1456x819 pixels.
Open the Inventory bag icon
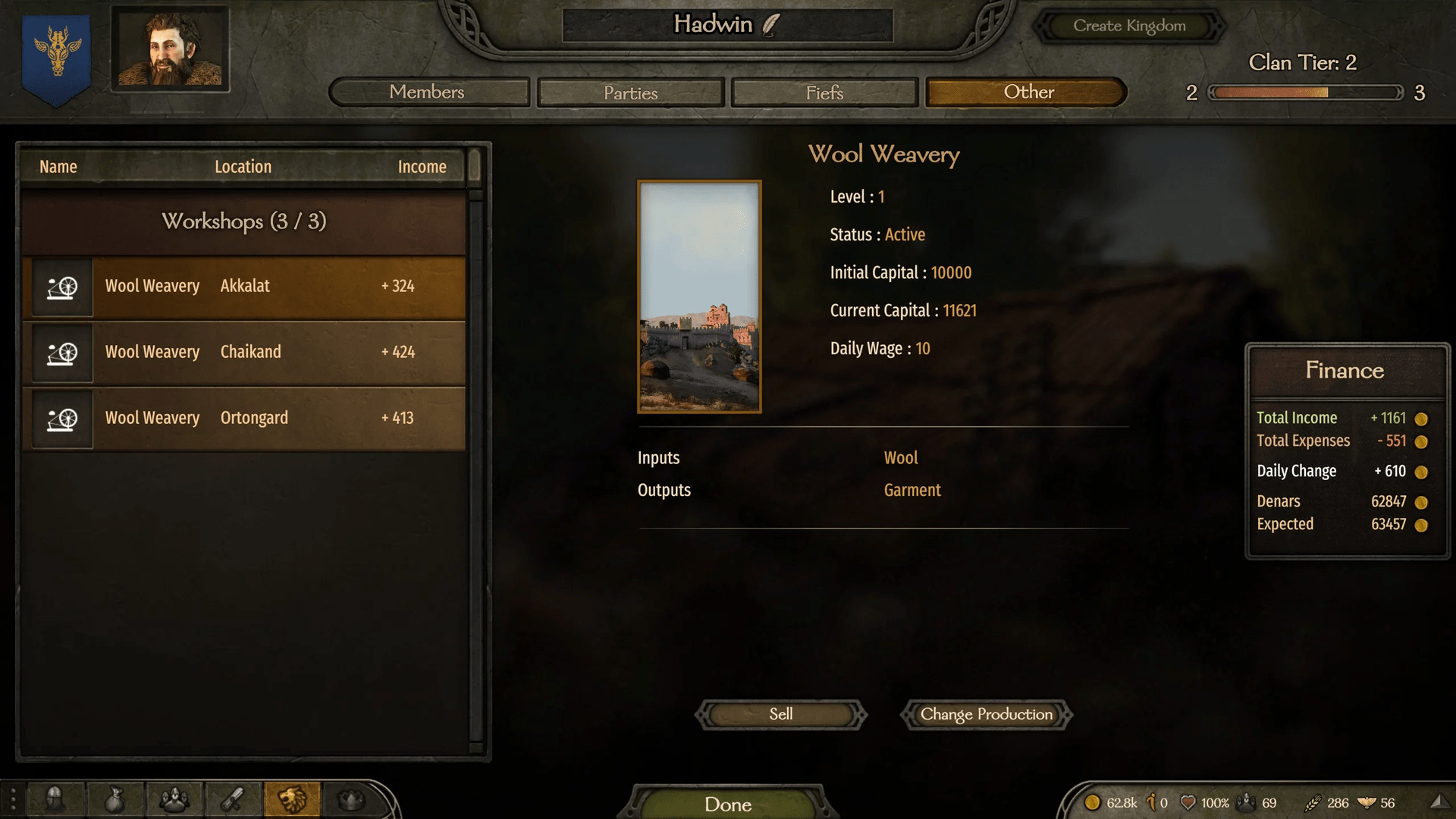tap(115, 799)
